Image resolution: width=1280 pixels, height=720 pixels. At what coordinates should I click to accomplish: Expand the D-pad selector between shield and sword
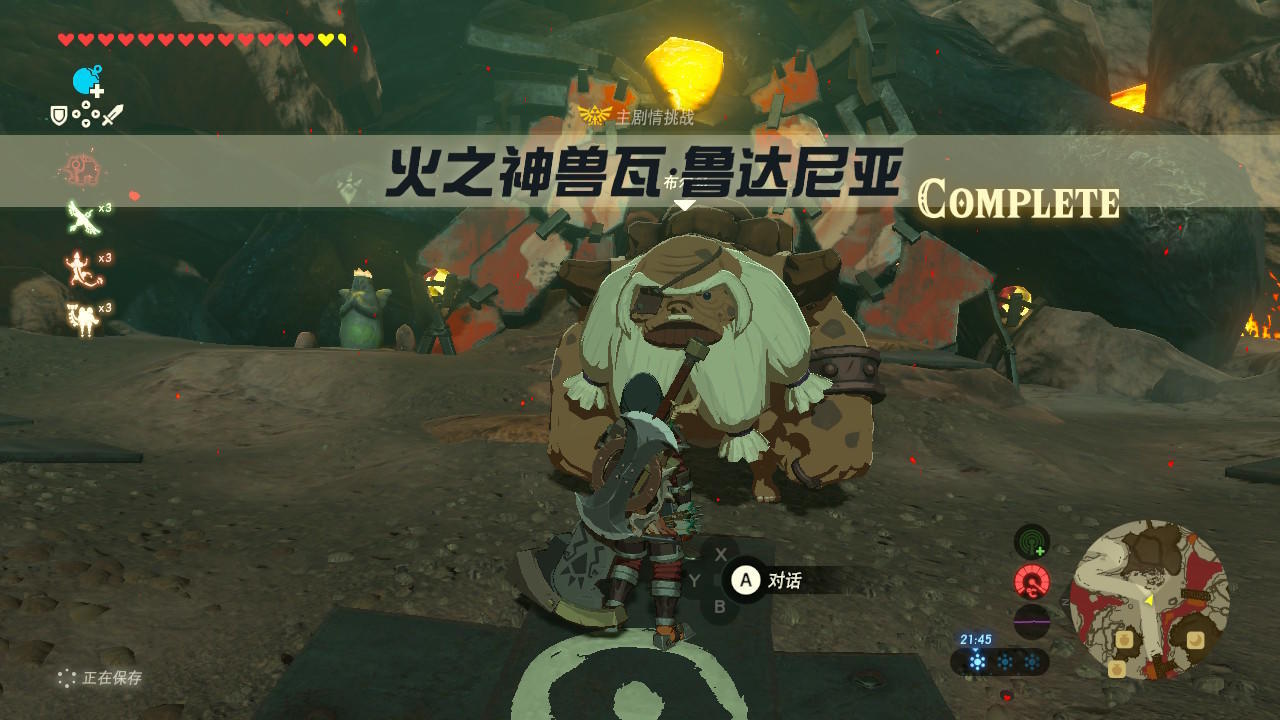(86, 115)
